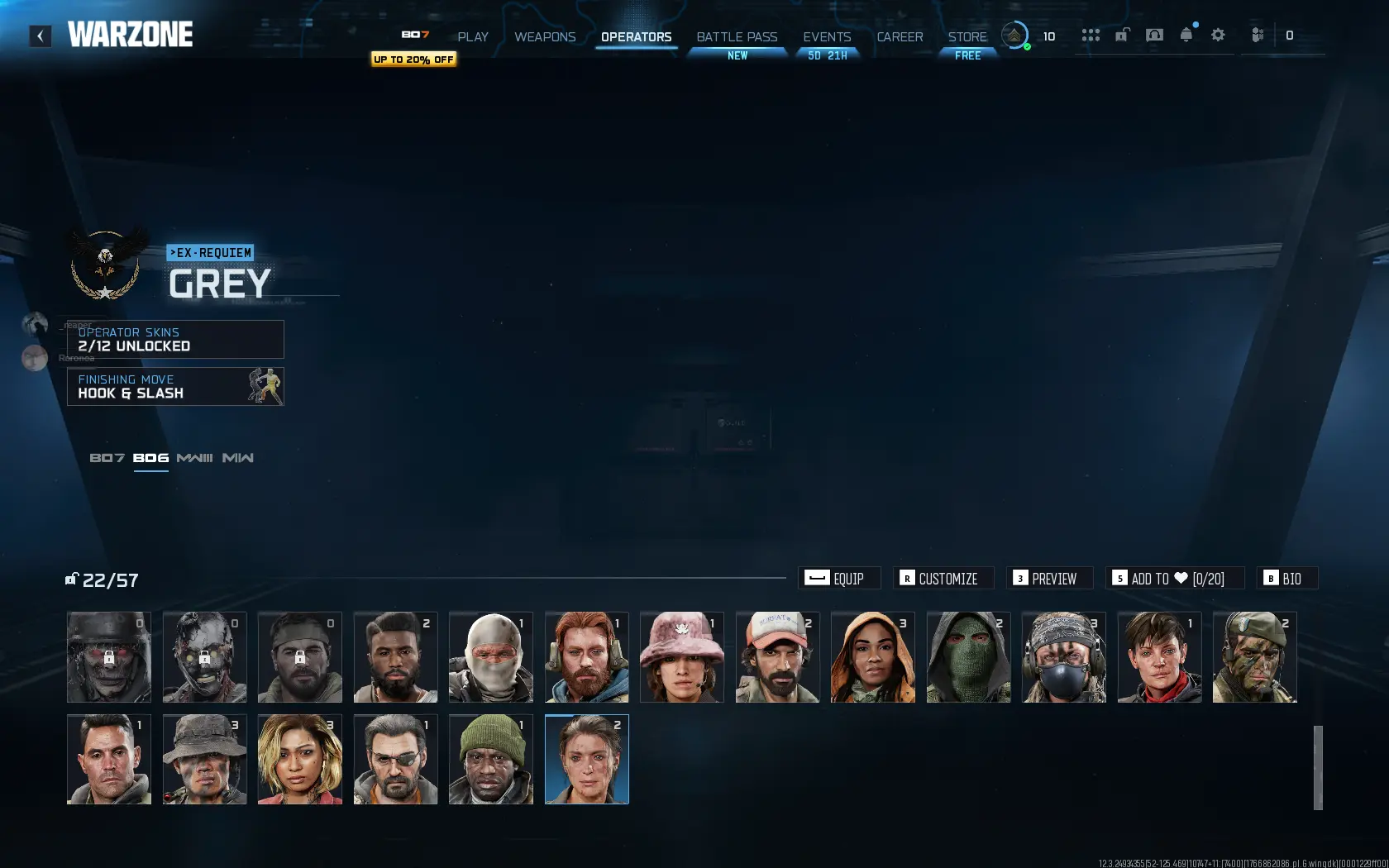Open the operator Bio

pyautogui.click(x=1286, y=578)
